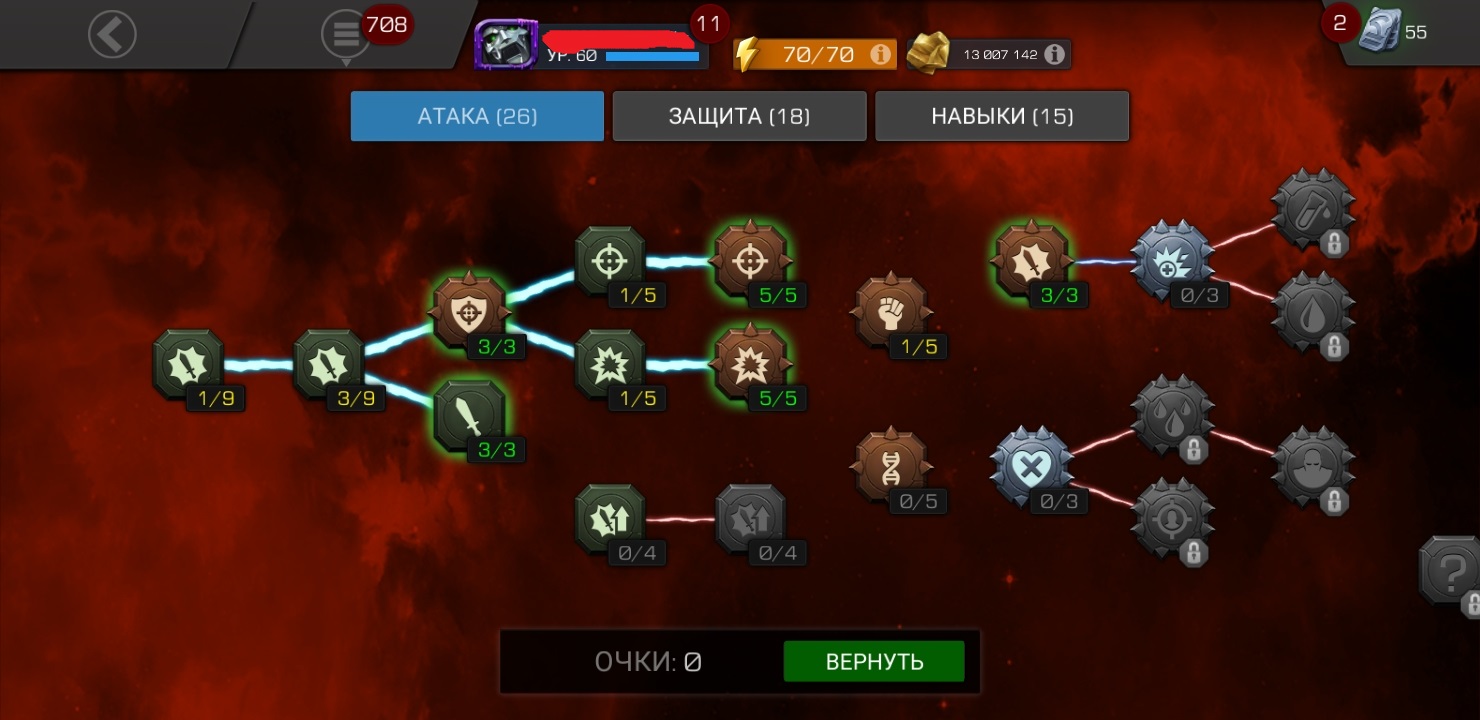
Task: Choose the blue burst mastery node 0/3
Action: [x=1170, y=260]
